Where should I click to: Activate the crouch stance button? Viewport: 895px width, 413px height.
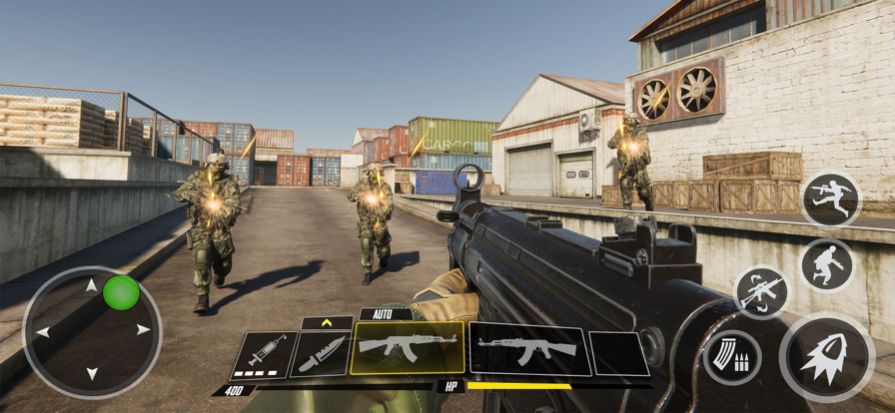pyautogui.click(x=827, y=264)
